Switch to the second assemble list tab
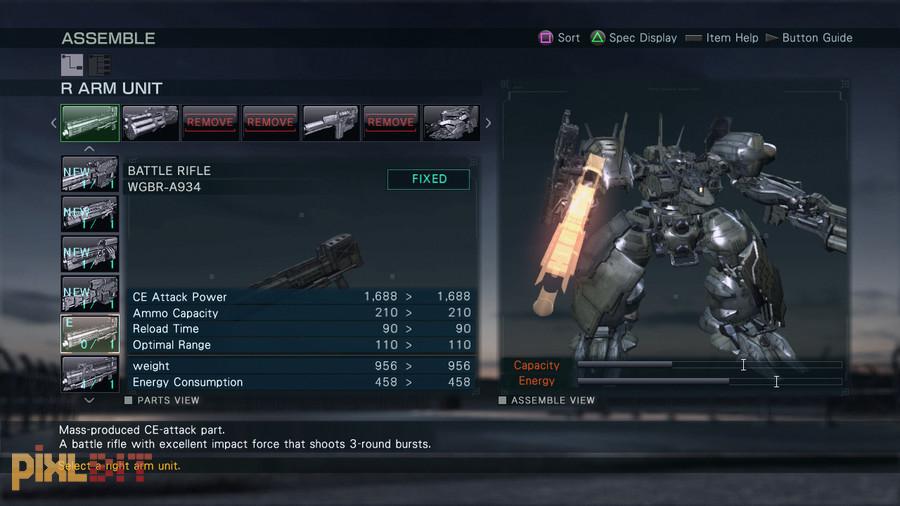900x506 pixels. click(99, 65)
